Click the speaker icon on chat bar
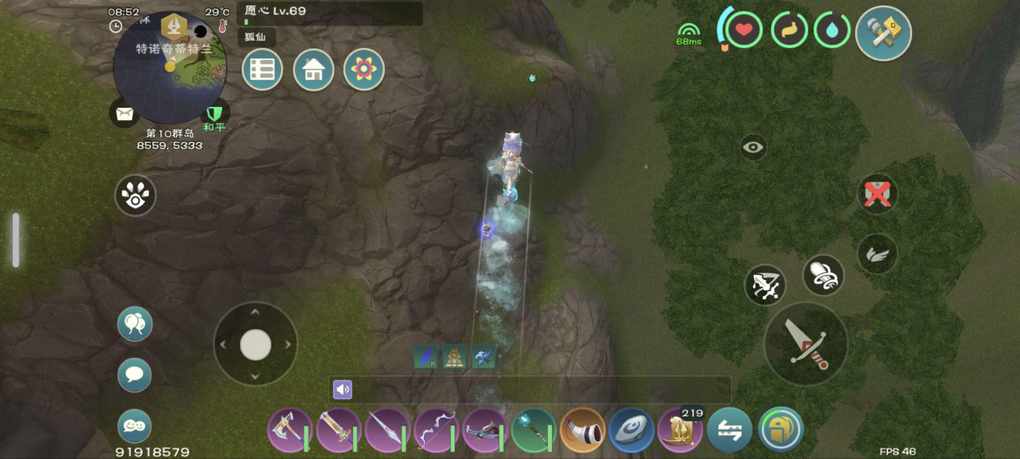1020x459 pixels. 343,390
